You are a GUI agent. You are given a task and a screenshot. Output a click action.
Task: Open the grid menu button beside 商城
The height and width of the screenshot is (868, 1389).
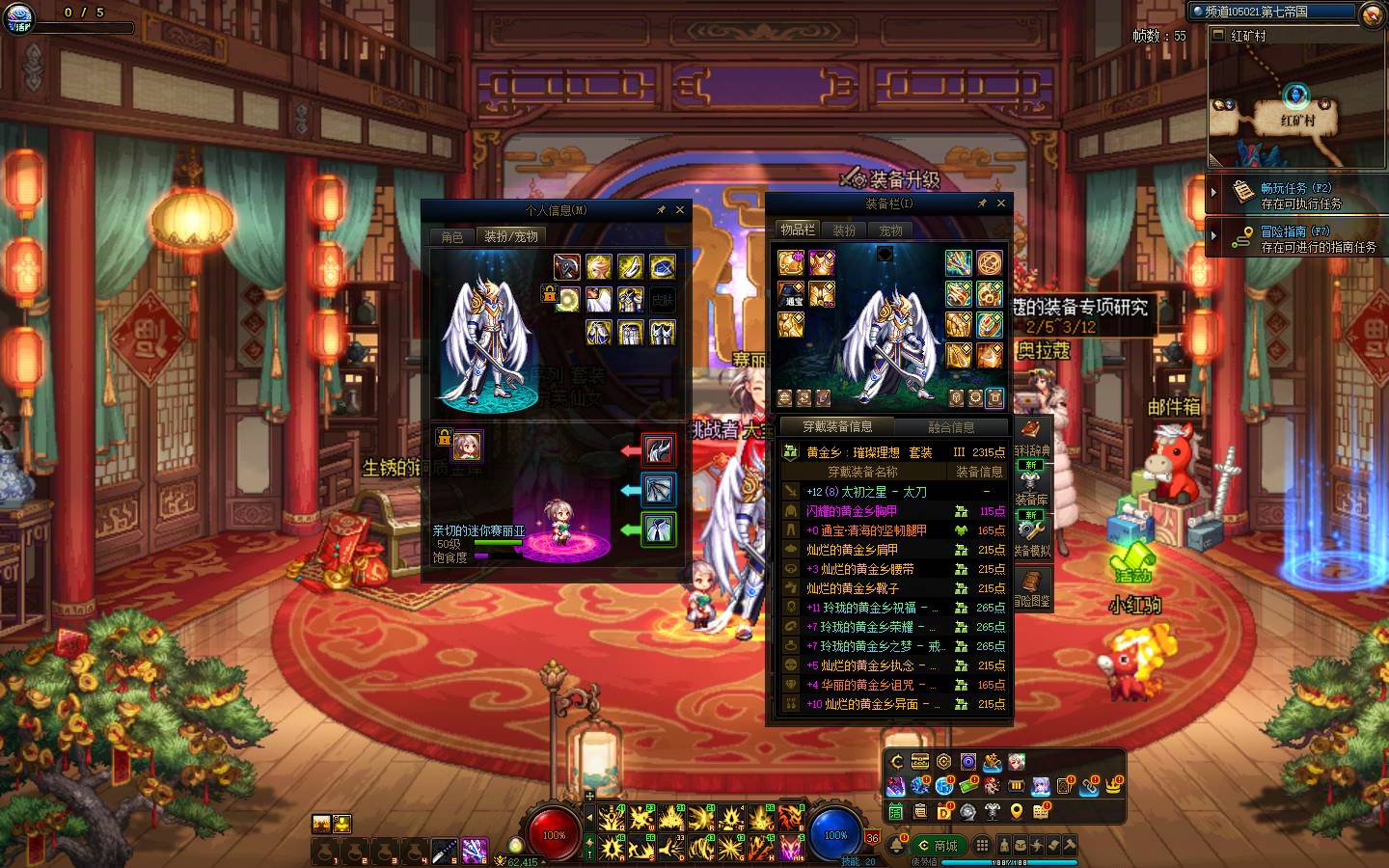tap(982, 846)
